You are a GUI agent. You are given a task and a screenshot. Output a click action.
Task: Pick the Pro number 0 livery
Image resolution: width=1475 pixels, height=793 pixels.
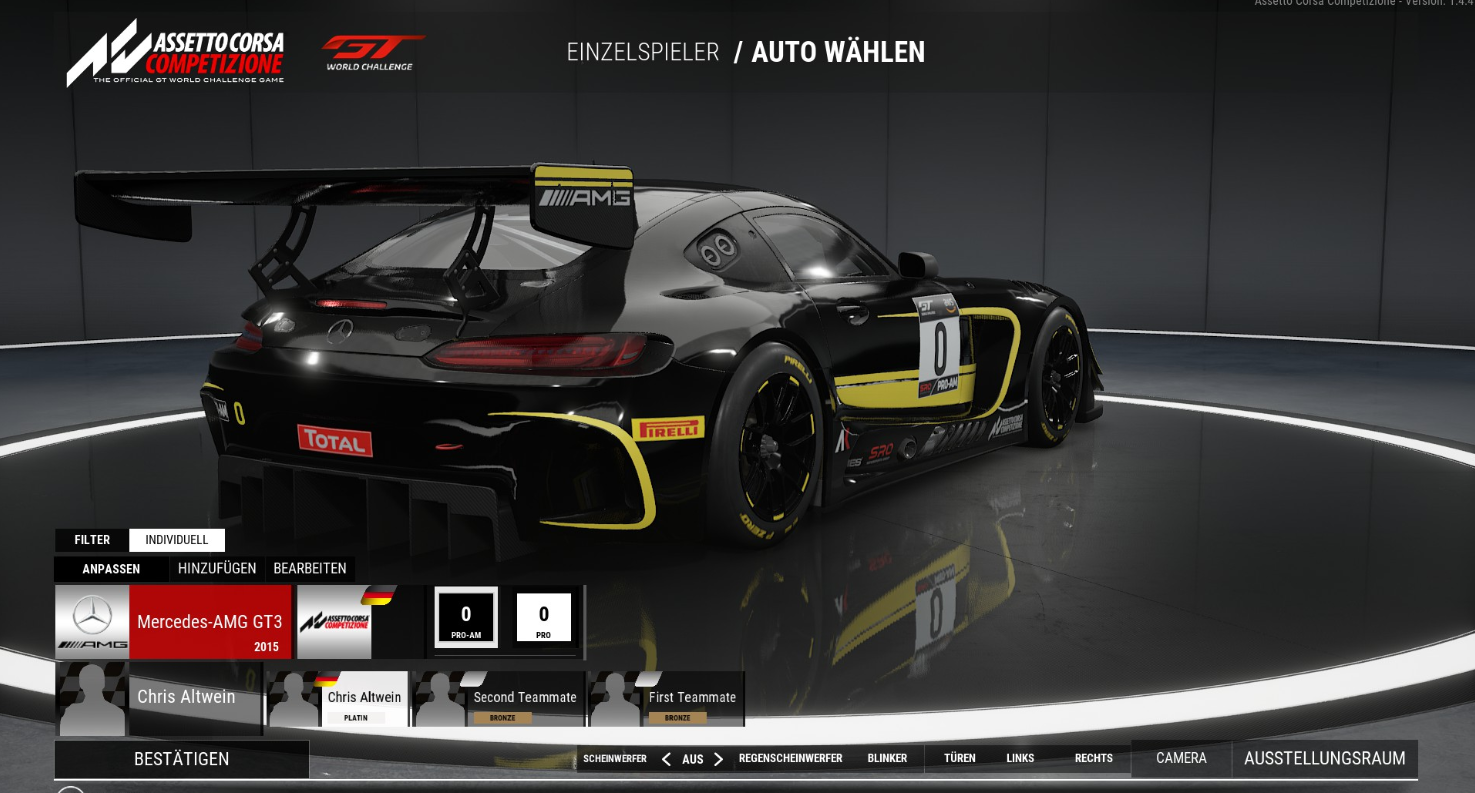coord(543,617)
